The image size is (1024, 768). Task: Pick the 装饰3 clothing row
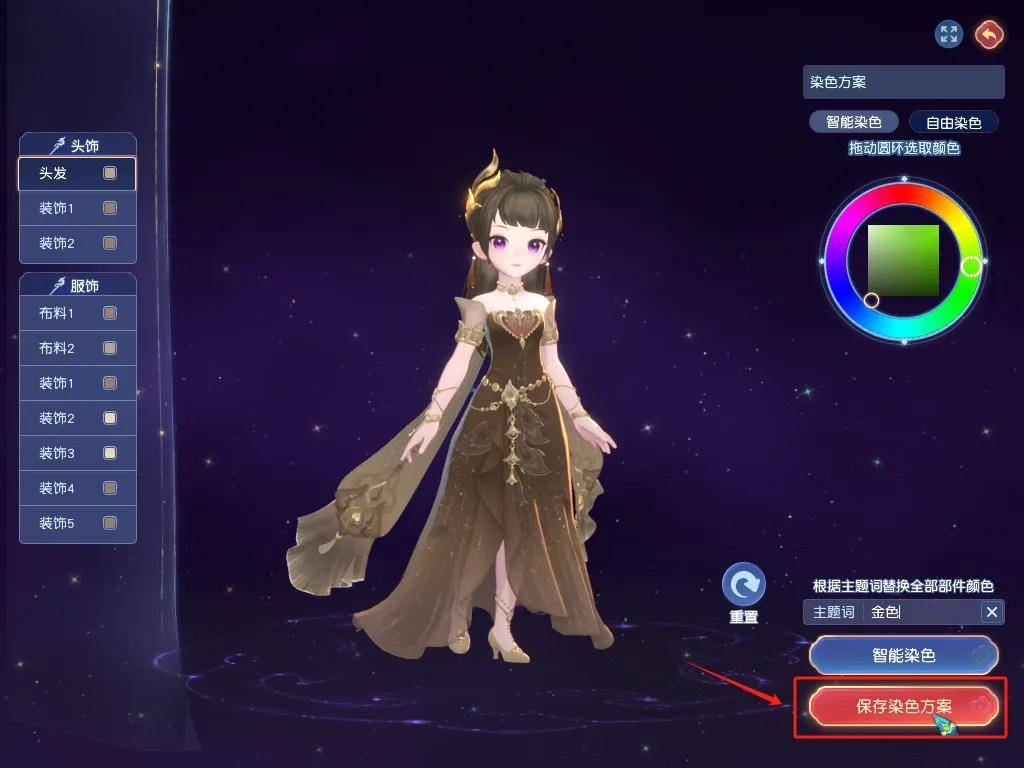tap(77, 454)
